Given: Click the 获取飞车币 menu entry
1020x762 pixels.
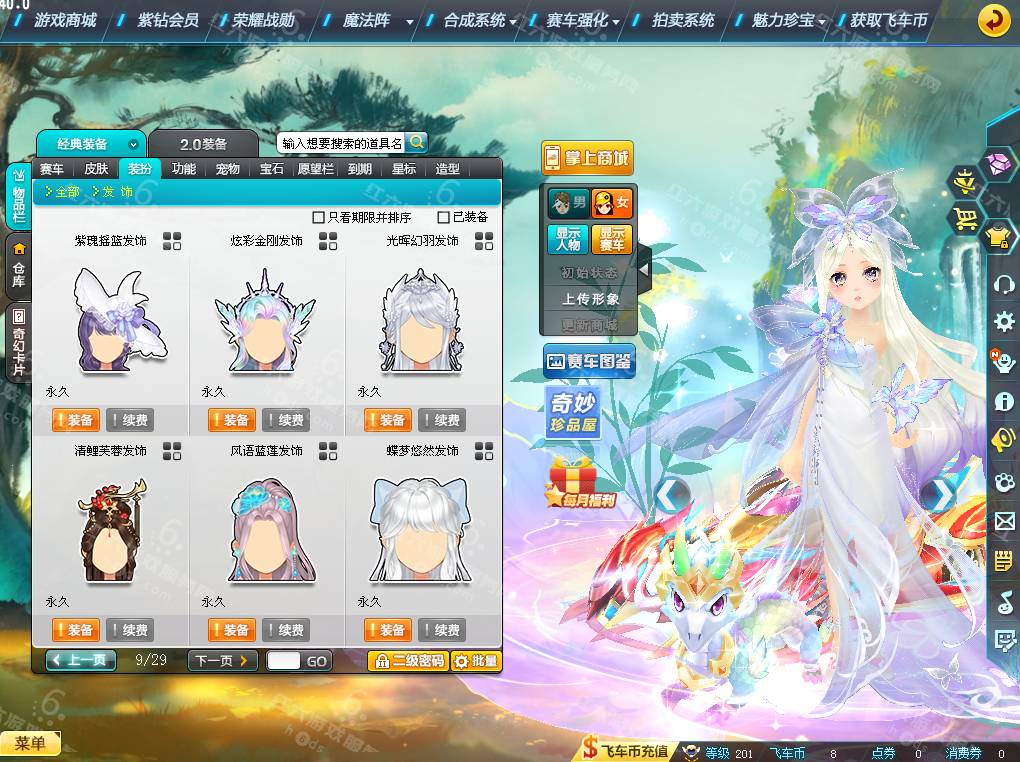Looking at the screenshot, I should (x=888, y=20).
